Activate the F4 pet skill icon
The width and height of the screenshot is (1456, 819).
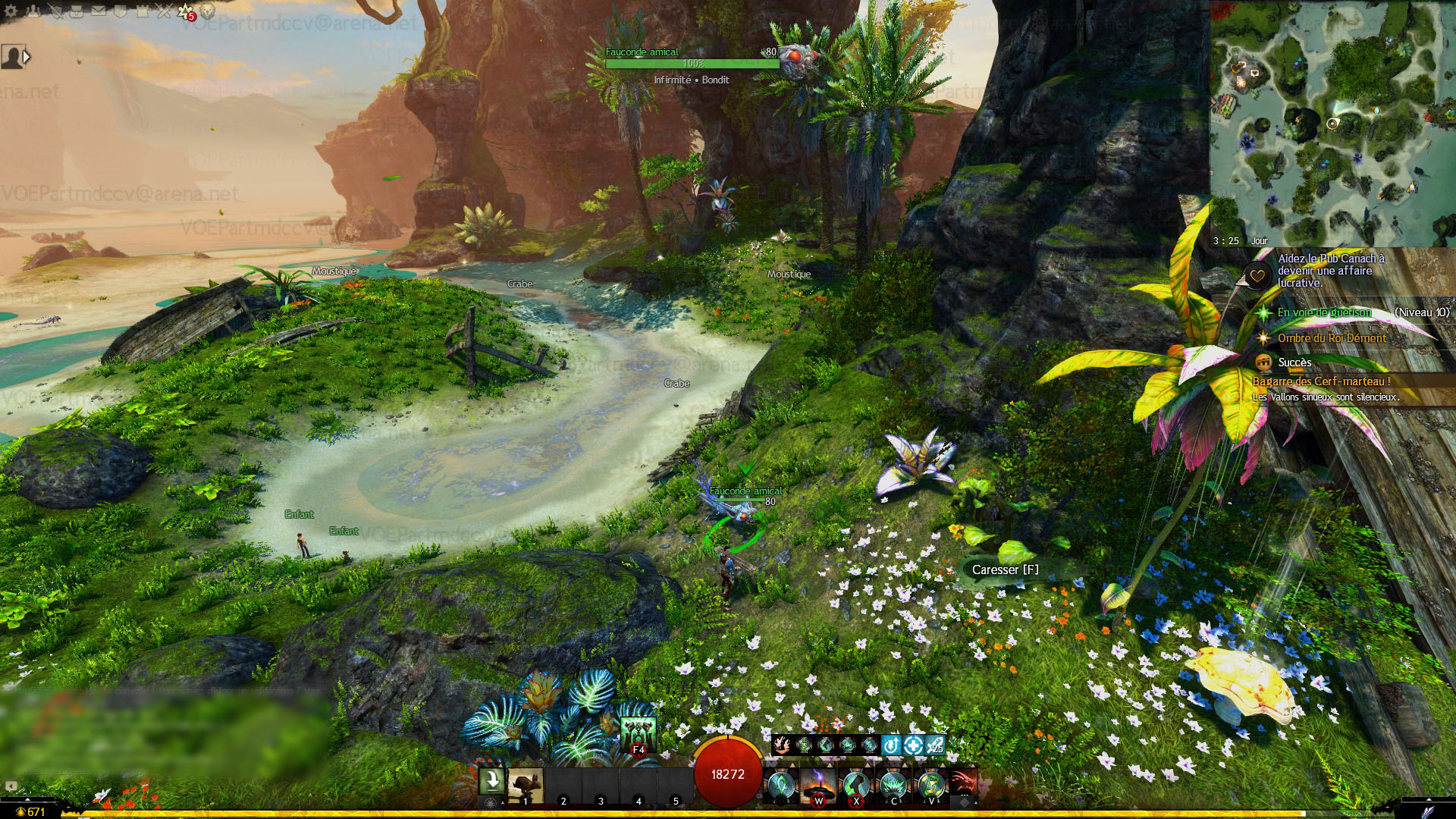pos(638,734)
